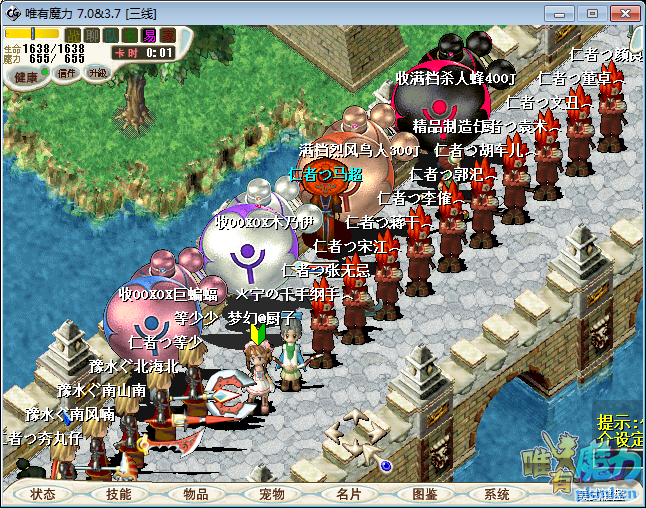Toggle the 家 (family) switch
Image resolution: width=646 pixels, height=508 pixels.
pyautogui.click(x=167, y=35)
